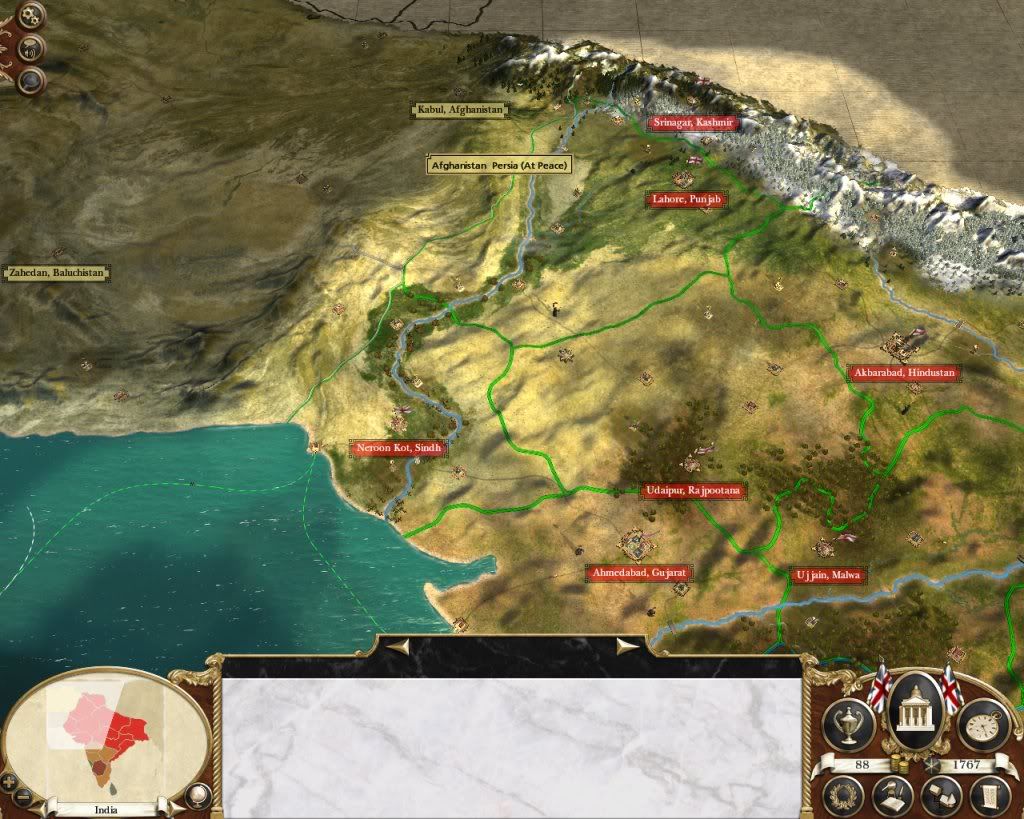Zoom in with the minimap plus button
The height and width of the screenshot is (819, 1024).
click(9, 780)
